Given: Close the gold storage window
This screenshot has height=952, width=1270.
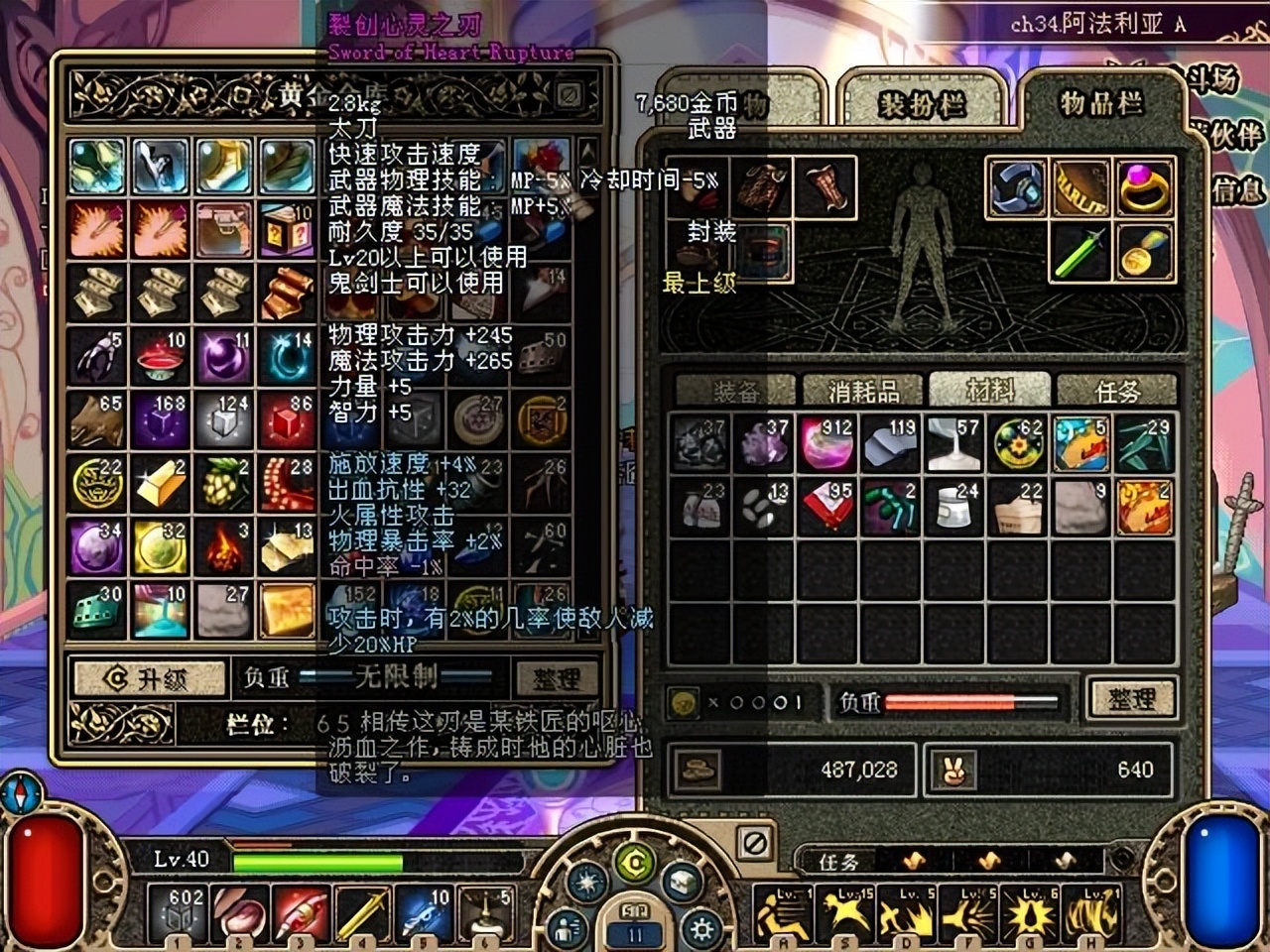Looking at the screenshot, I should click(x=570, y=95).
